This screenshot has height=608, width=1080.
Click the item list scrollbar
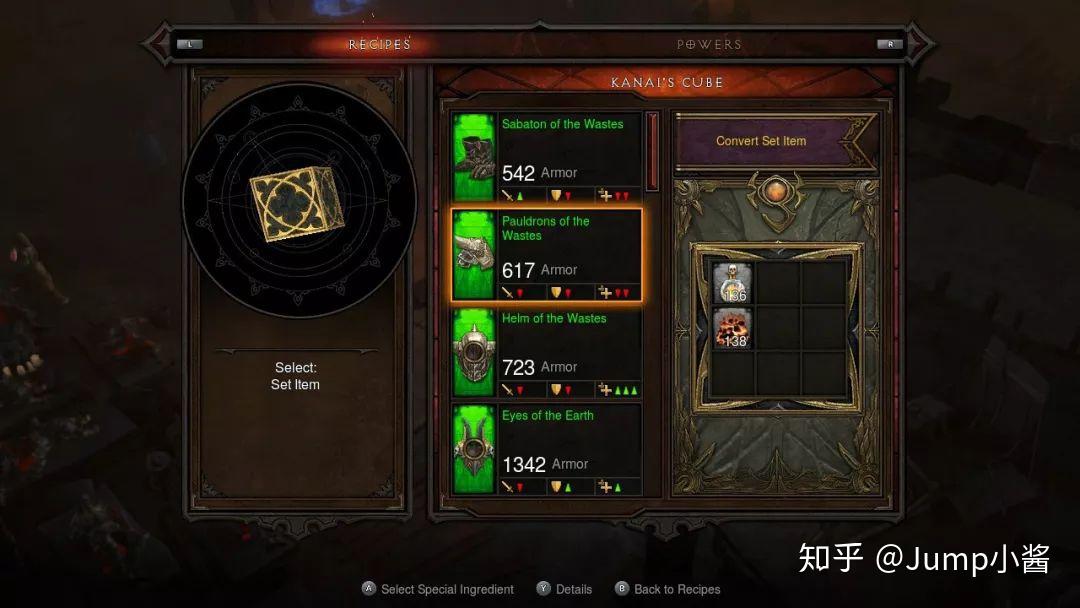653,151
